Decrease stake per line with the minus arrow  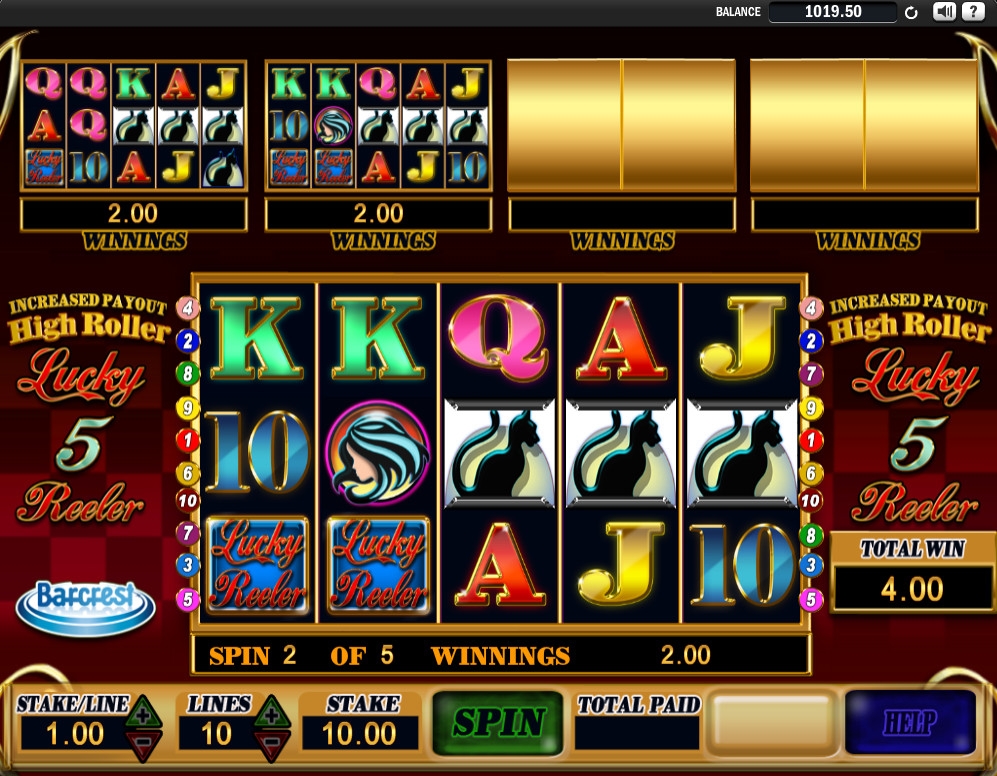[x=142, y=741]
